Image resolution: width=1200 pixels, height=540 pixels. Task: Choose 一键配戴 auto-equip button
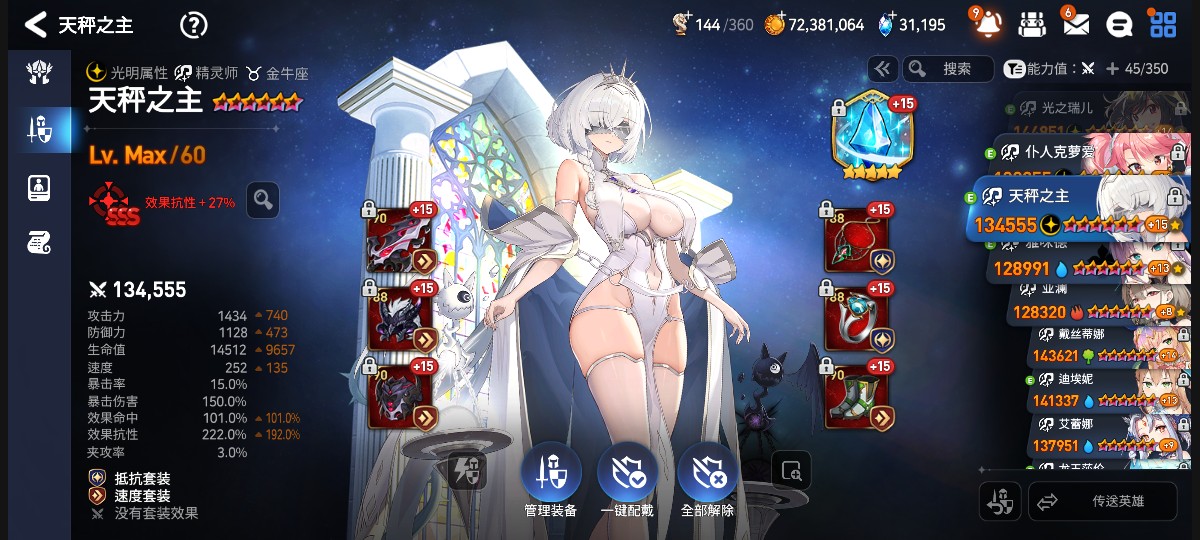(x=627, y=480)
